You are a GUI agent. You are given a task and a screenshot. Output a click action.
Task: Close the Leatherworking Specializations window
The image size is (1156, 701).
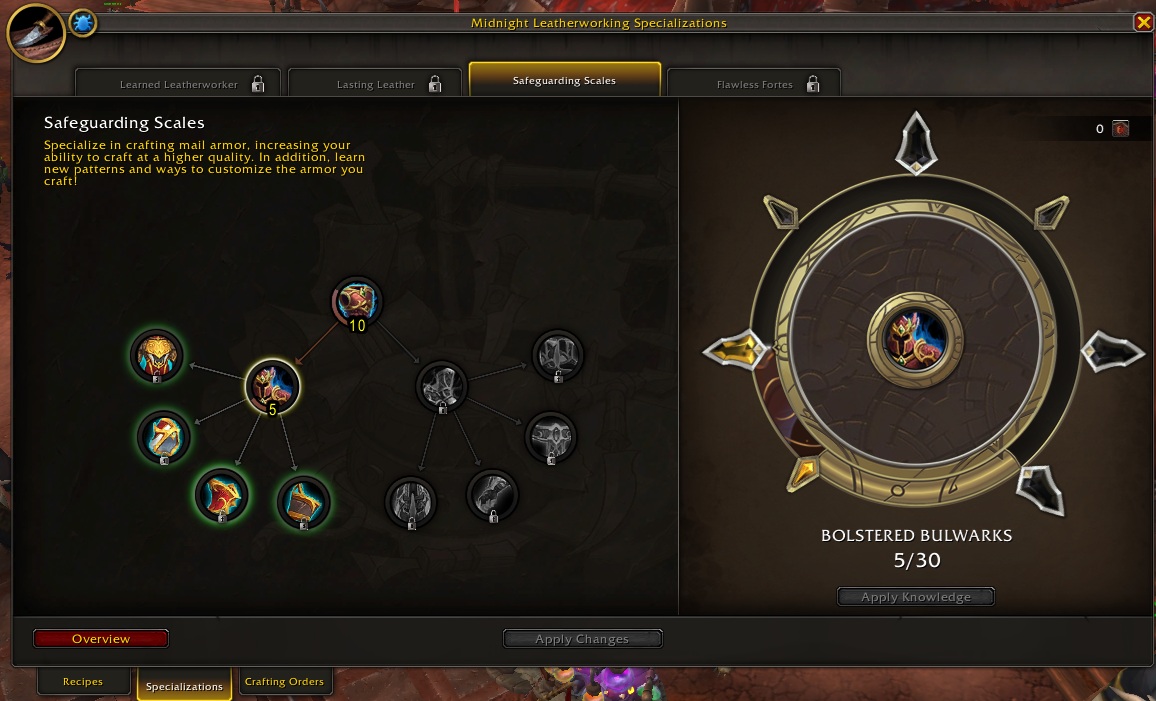point(1143,22)
